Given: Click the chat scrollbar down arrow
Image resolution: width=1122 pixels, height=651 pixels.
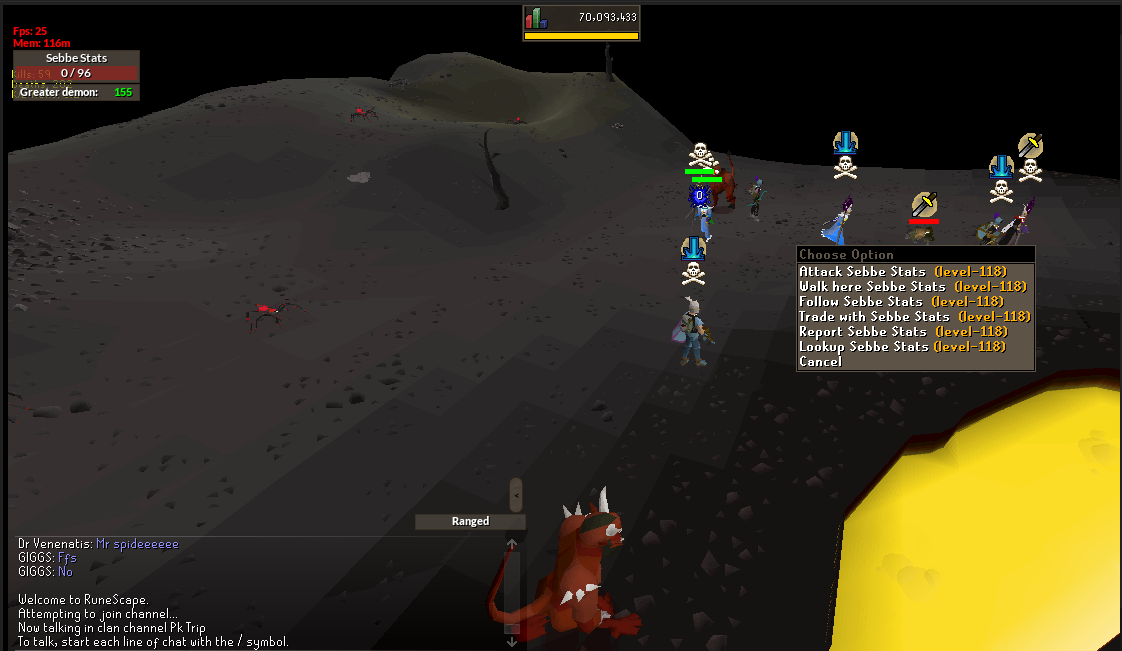Looking at the screenshot, I should [x=511, y=641].
